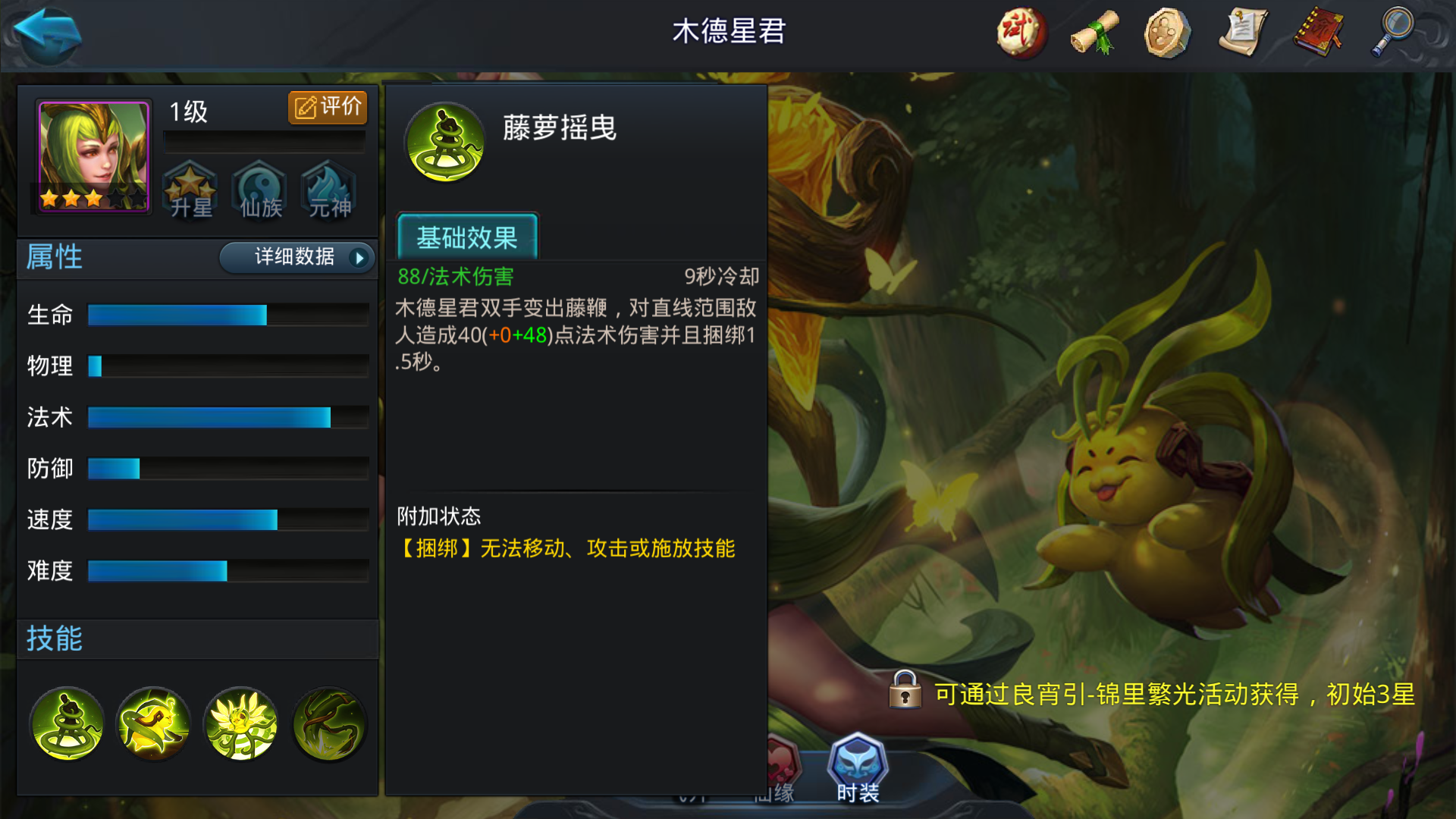This screenshot has width=1456, height=819.
Task: Select the 仙族 faction icon
Action: pos(259,190)
